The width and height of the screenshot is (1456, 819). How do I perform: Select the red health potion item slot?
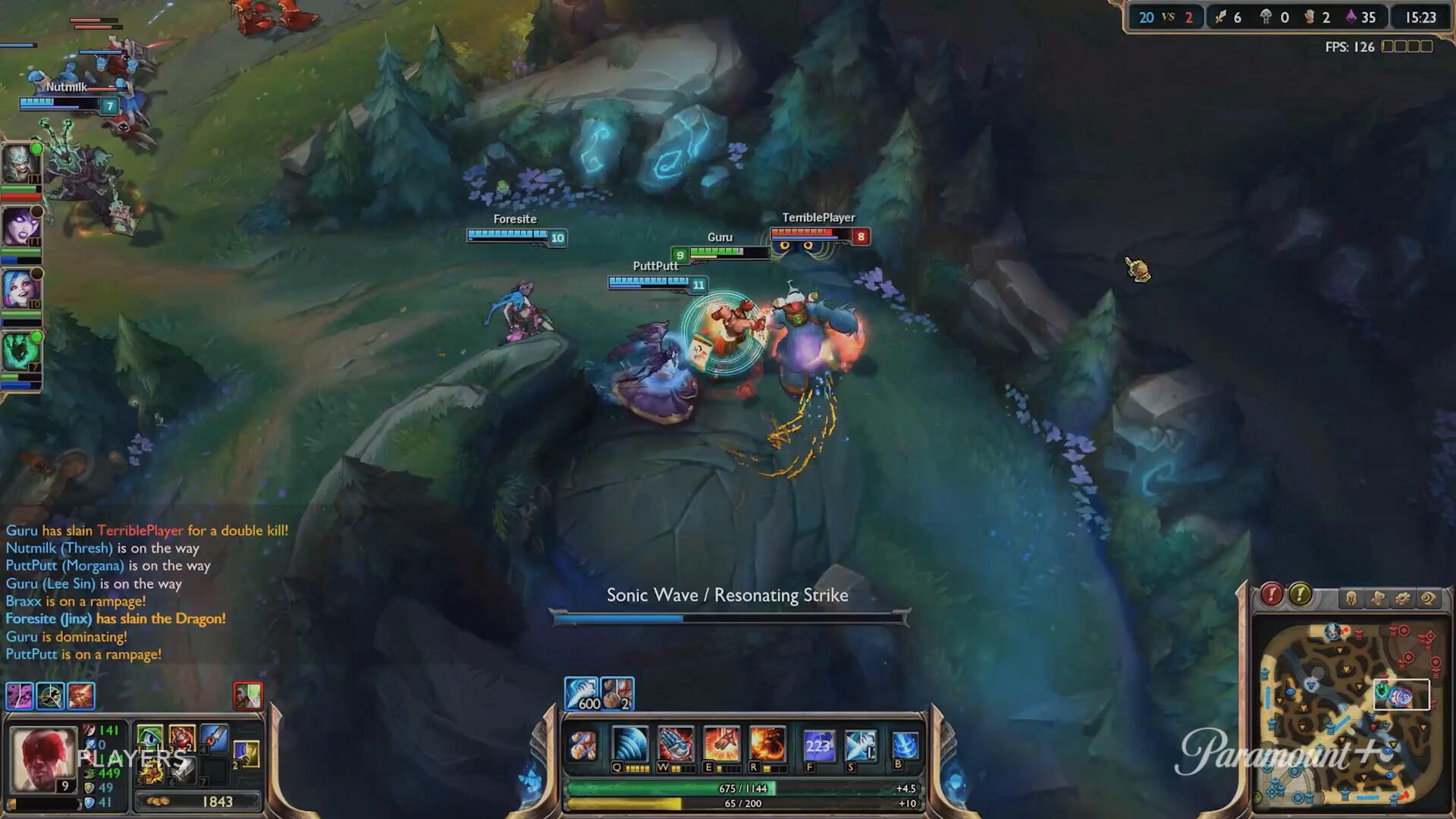(x=182, y=737)
